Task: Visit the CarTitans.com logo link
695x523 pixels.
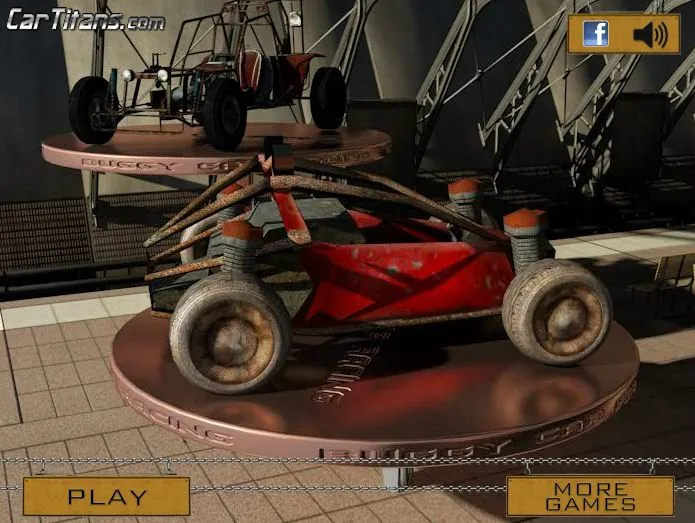Action: coord(86,19)
